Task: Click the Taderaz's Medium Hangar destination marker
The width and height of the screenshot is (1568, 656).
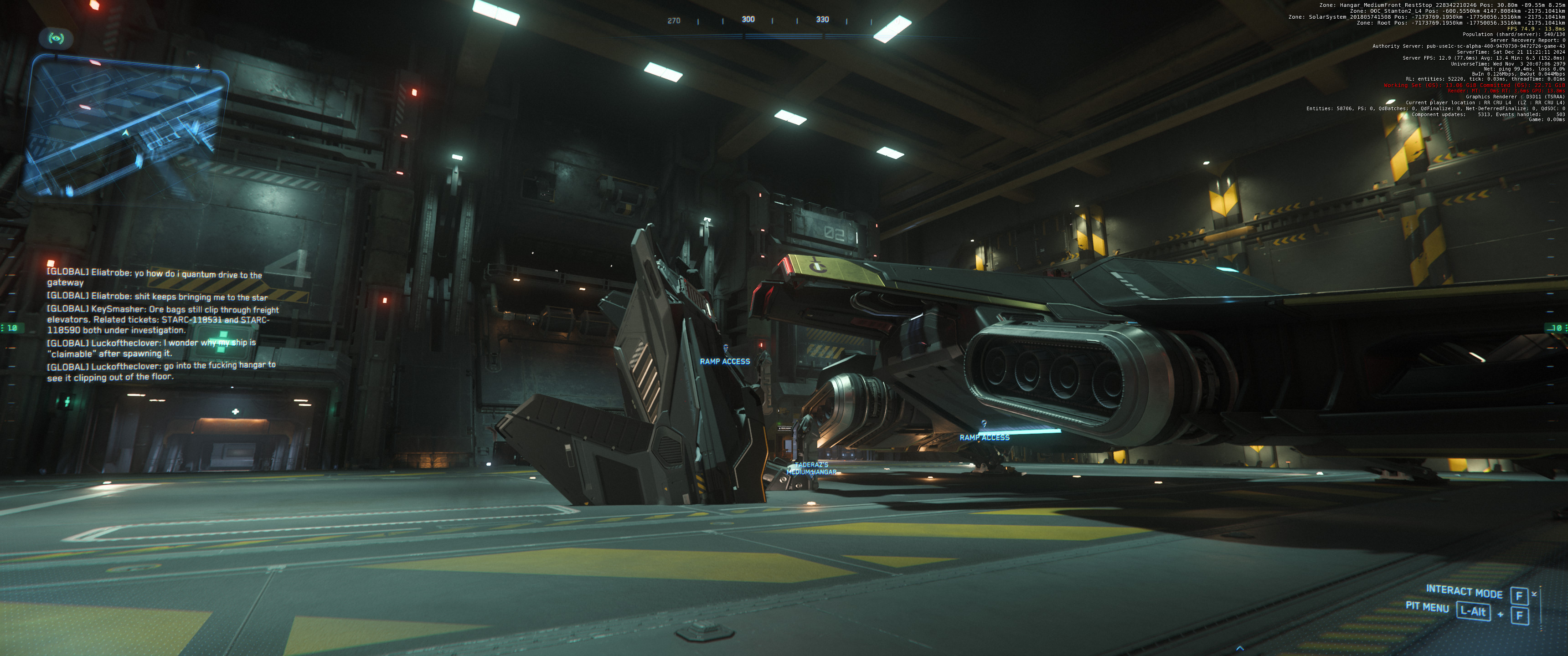Action: point(811,469)
